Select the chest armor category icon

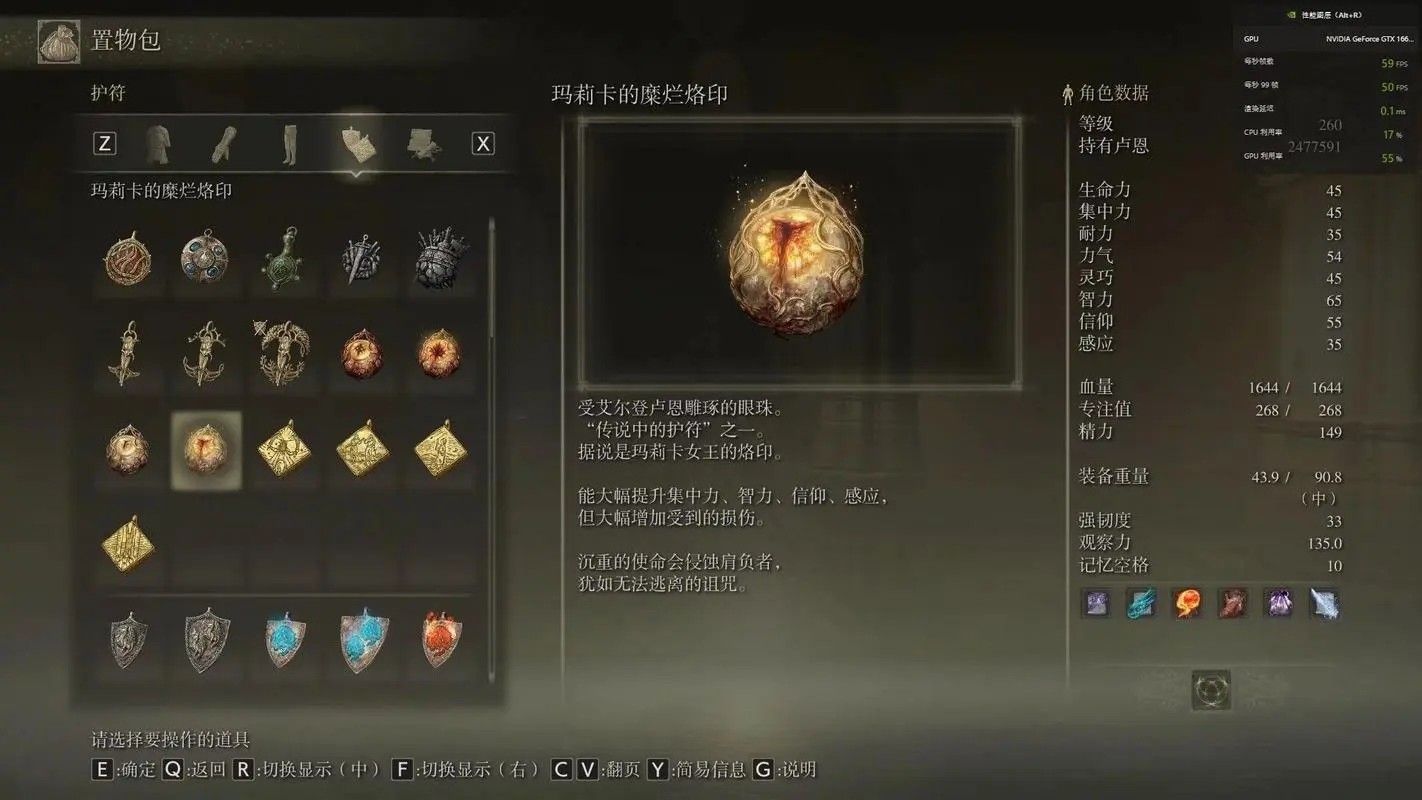pos(160,143)
